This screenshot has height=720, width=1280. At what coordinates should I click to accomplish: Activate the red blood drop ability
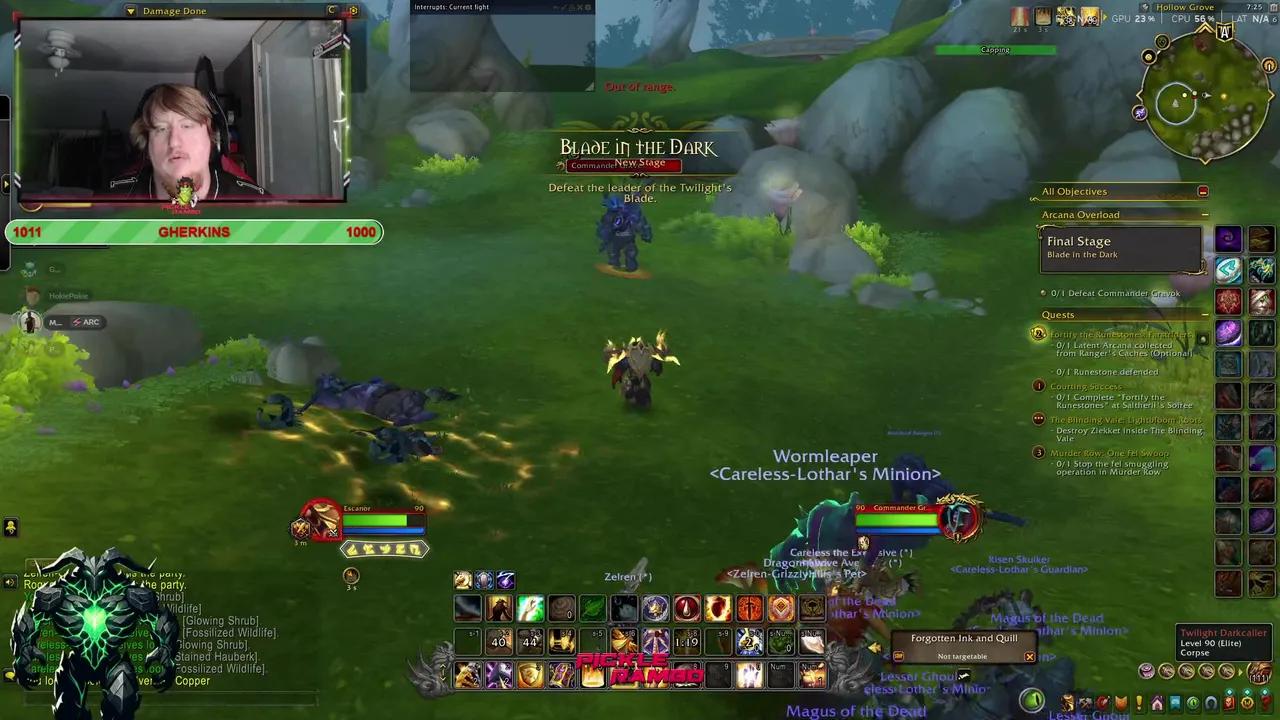(x=686, y=607)
